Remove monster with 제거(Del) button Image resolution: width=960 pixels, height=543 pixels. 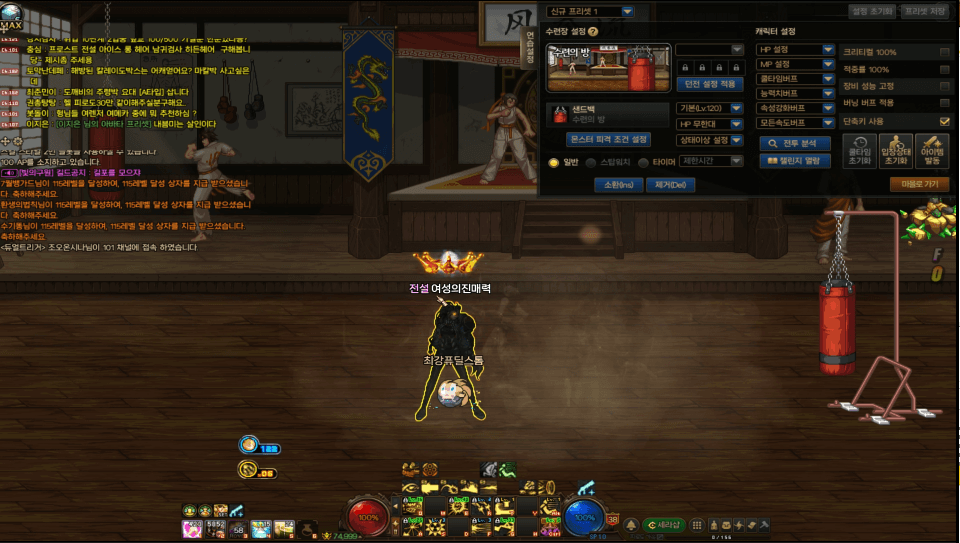tap(669, 184)
